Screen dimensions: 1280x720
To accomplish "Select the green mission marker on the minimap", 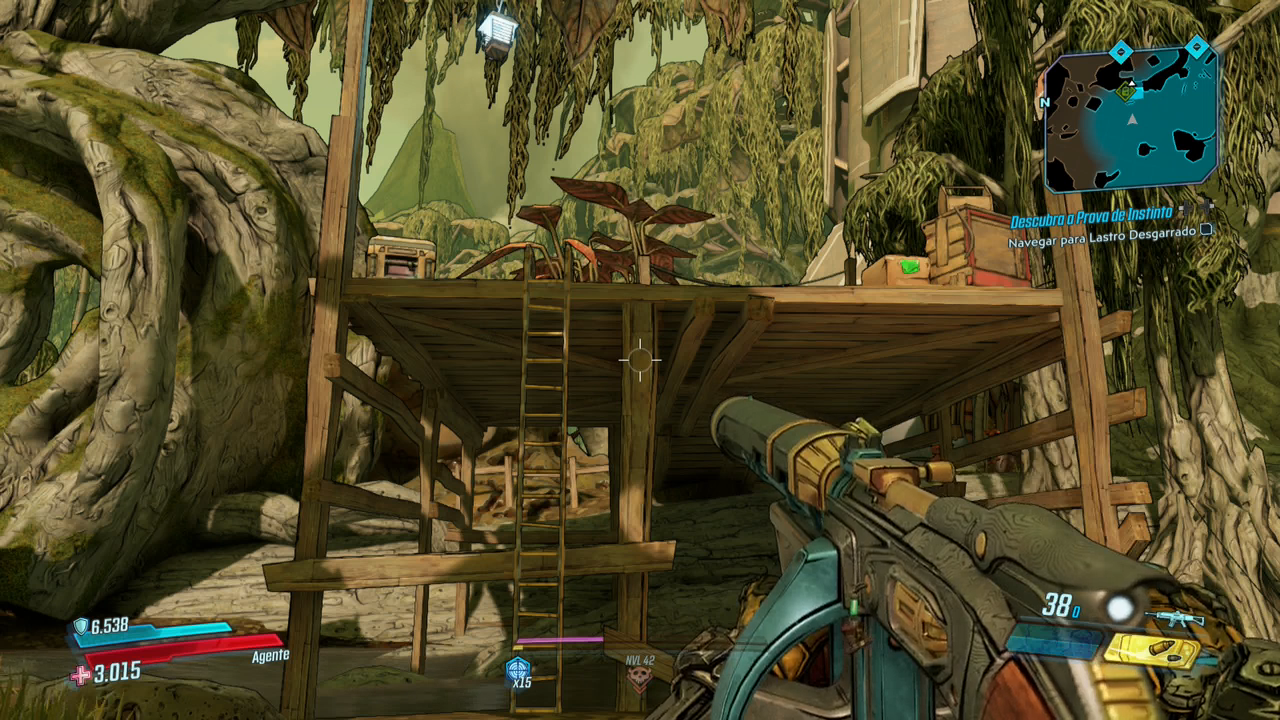I will coord(1127,93).
